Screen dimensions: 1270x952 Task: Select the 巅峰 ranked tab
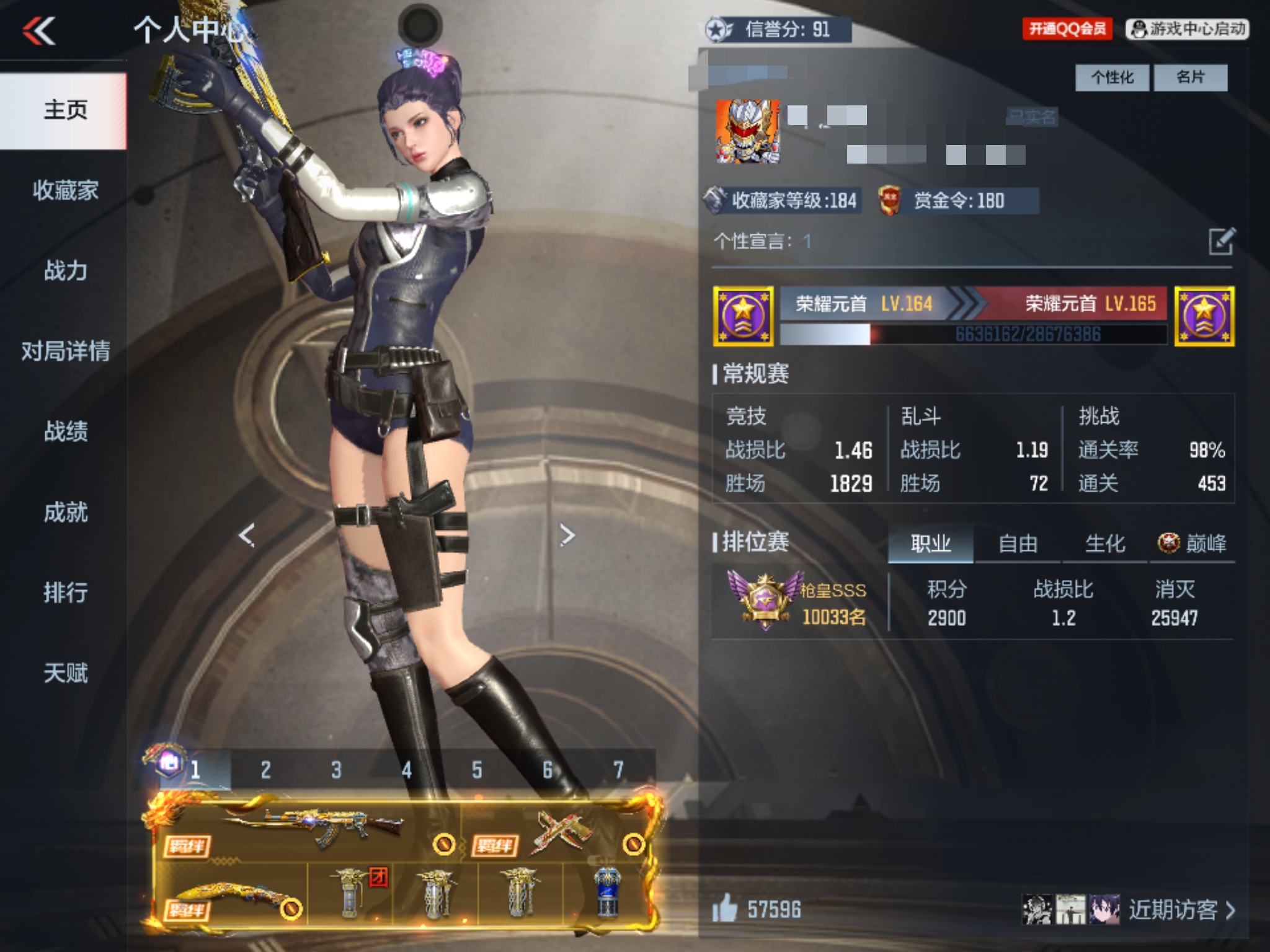point(1192,544)
